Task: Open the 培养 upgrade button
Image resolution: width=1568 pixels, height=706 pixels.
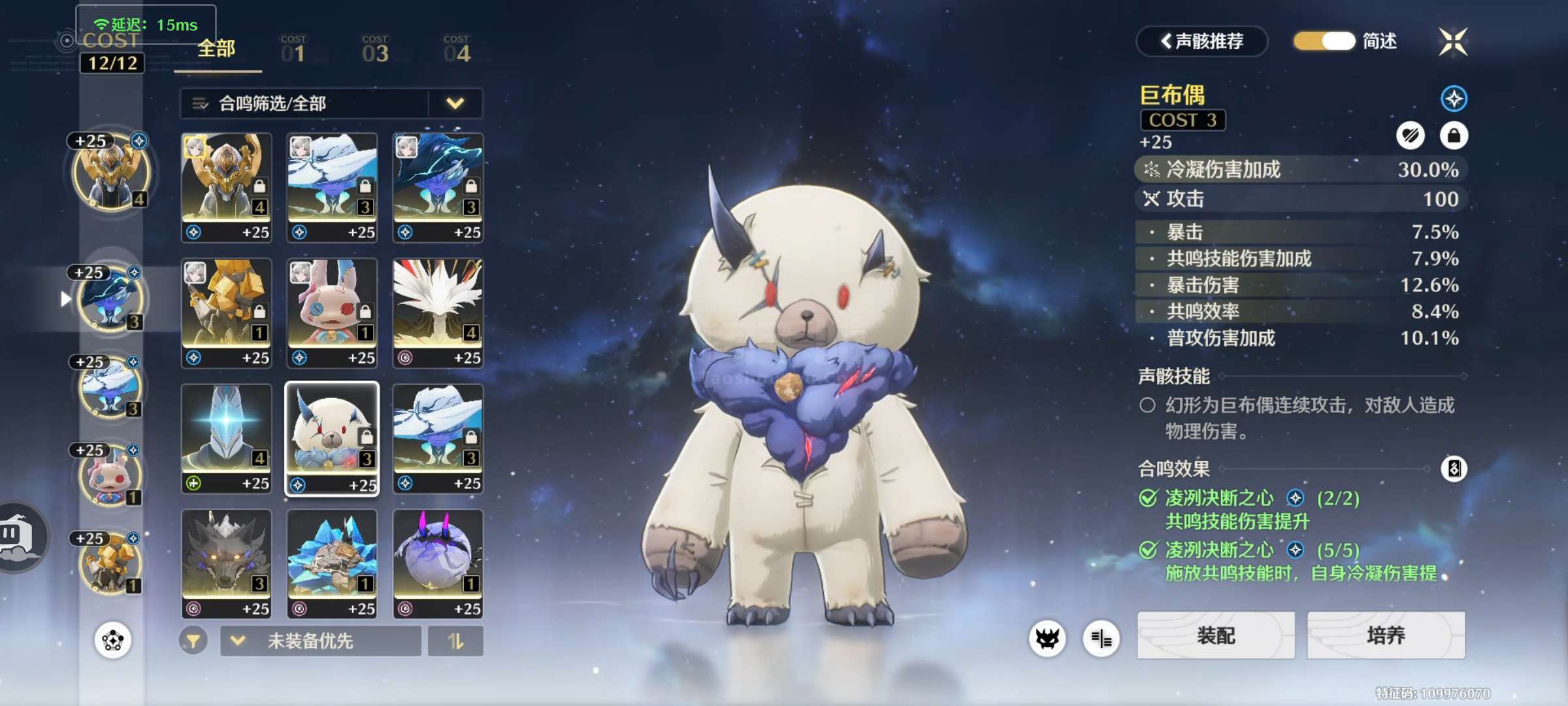Action: (1385, 635)
